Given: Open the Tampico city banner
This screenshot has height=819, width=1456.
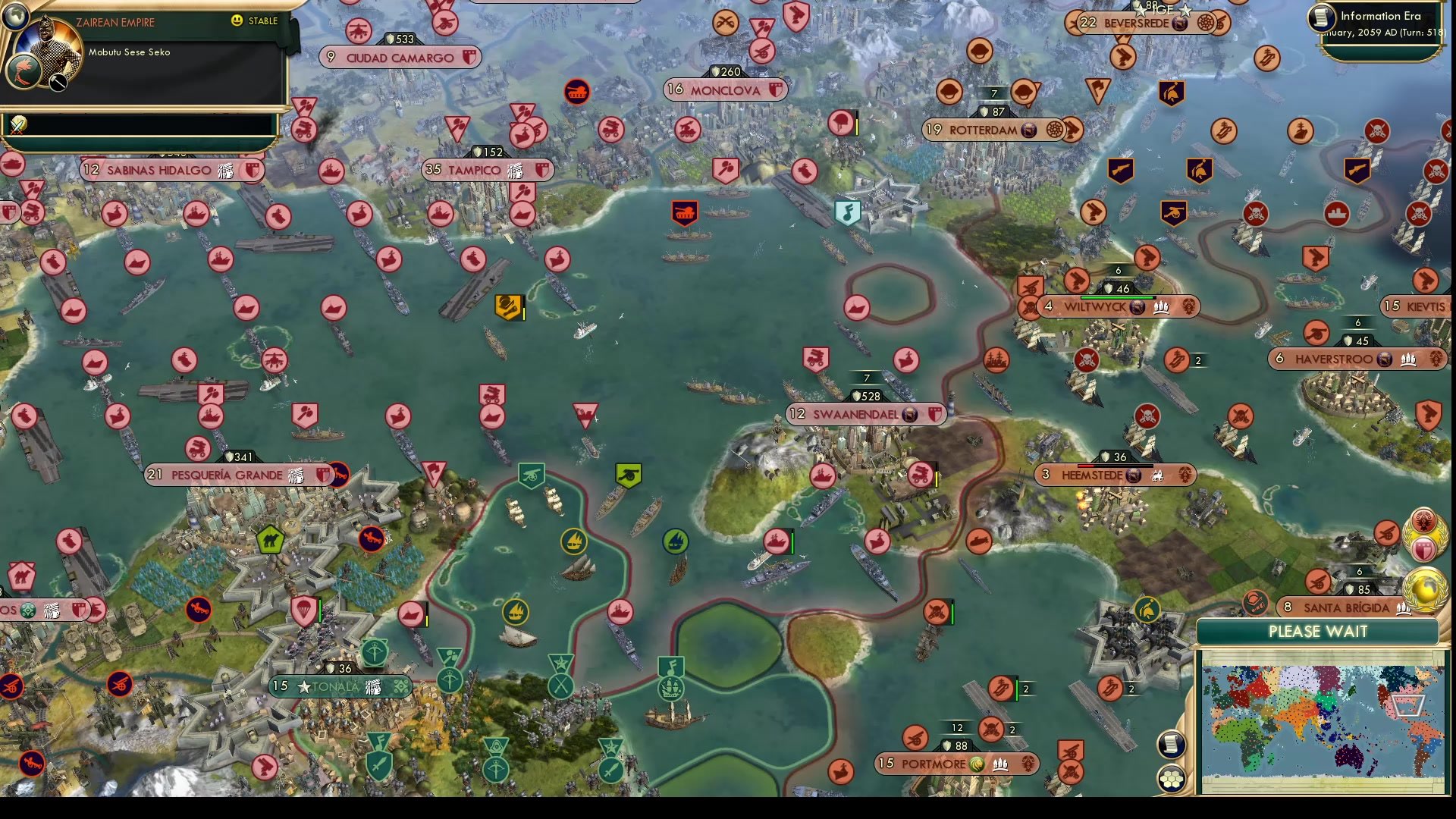Looking at the screenshot, I should (485, 170).
